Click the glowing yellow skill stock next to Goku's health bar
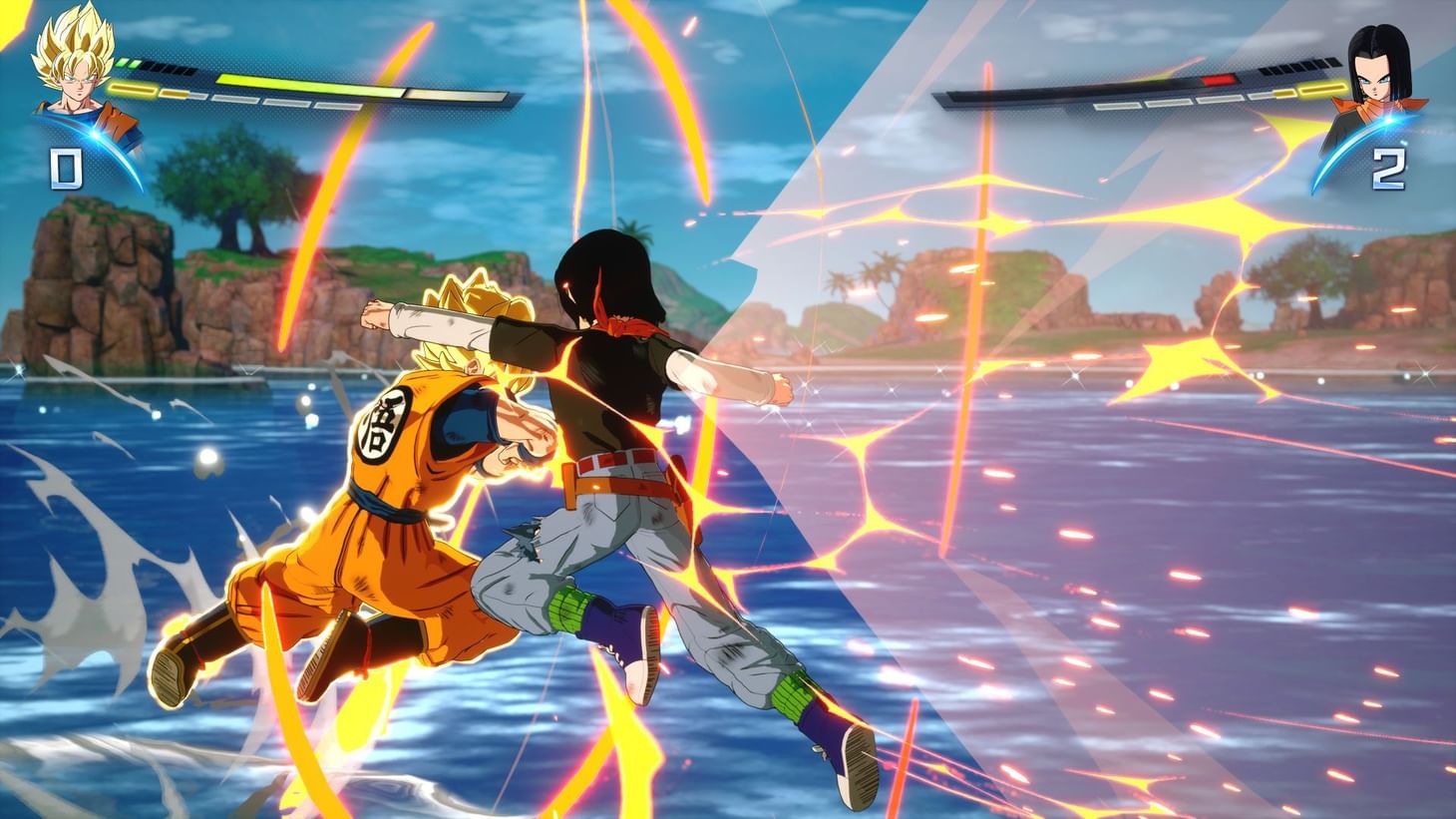The image size is (1456, 819). click(134, 89)
